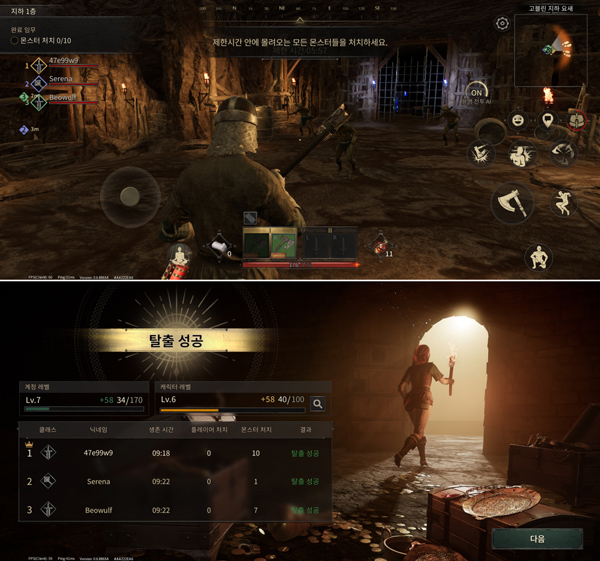The height and width of the screenshot is (561, 600).
Task: Use the red potion with count 11
Action: pyautogui.click(x=380, y=243)
